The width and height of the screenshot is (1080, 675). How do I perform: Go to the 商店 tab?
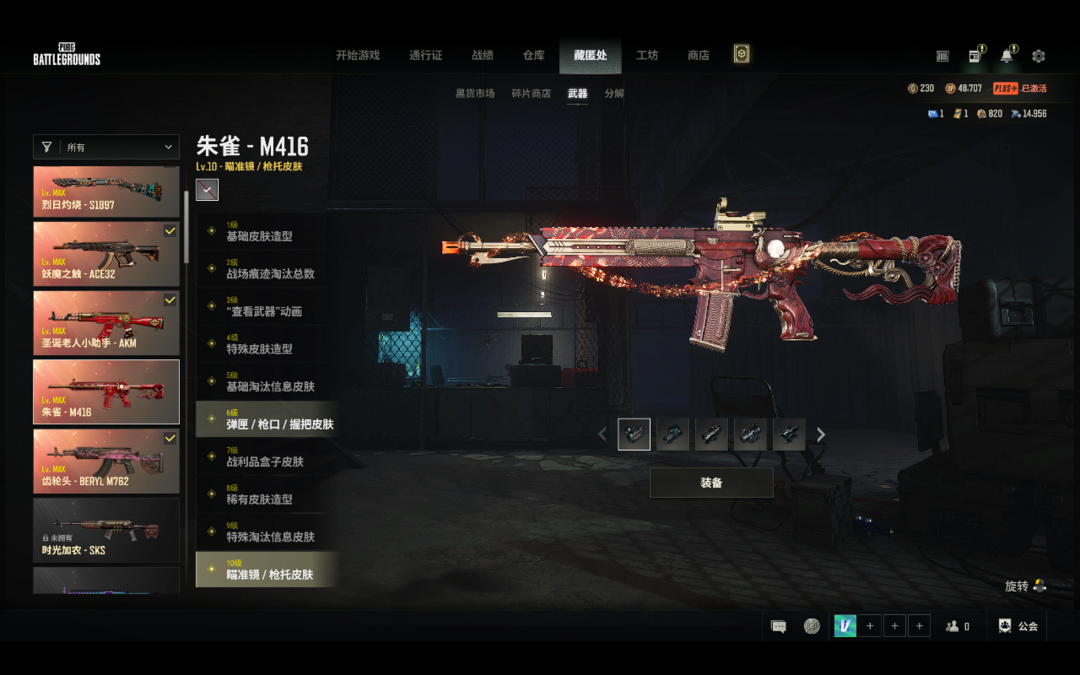(x=698, y=55)
